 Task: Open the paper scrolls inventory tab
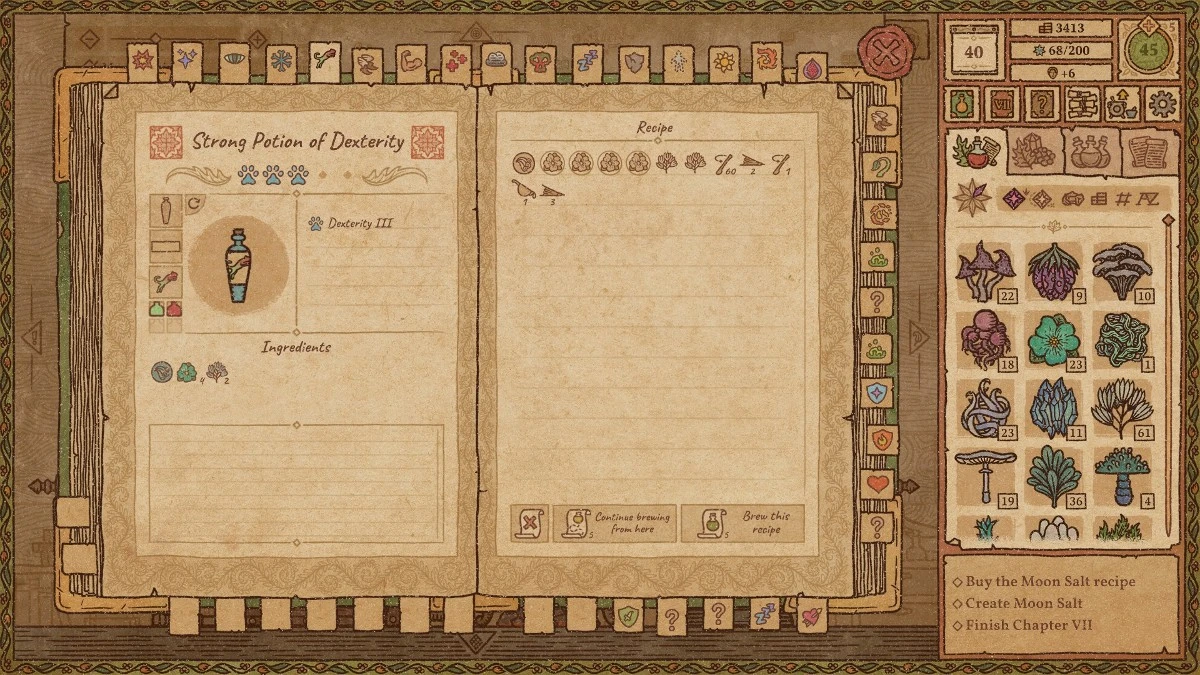tap(1146, 153)
